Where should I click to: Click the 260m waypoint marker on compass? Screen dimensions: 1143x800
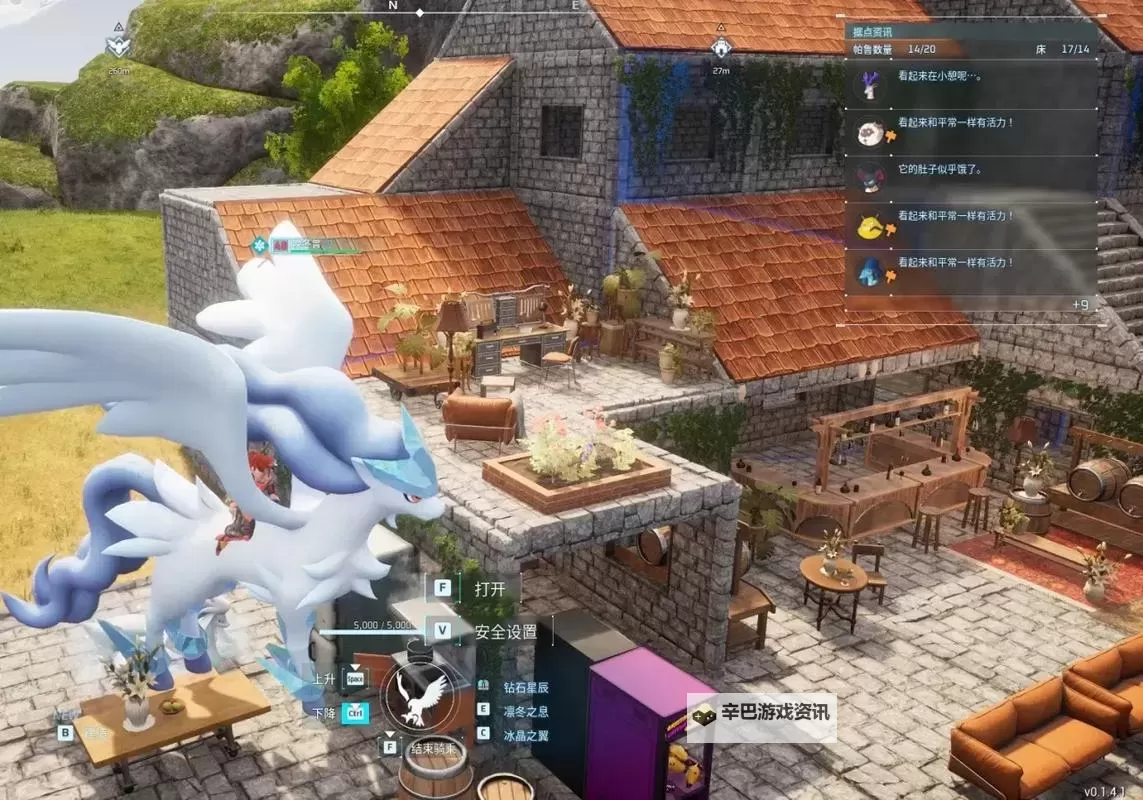click(x=118, y=46)
